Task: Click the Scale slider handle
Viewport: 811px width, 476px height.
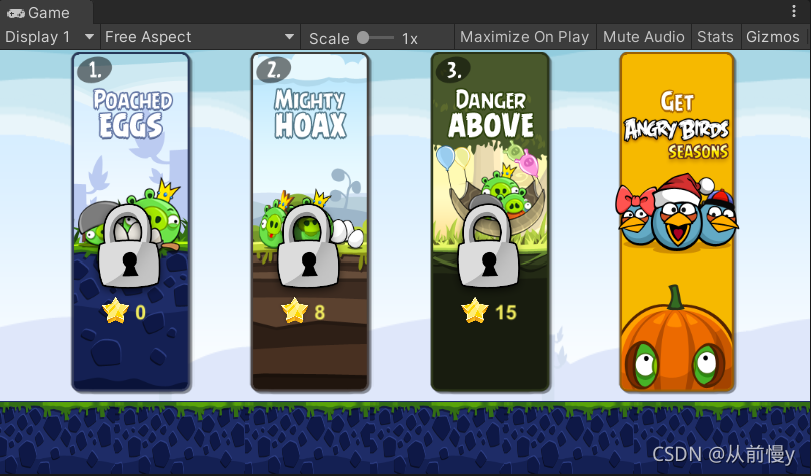Action: coord(362,37)
